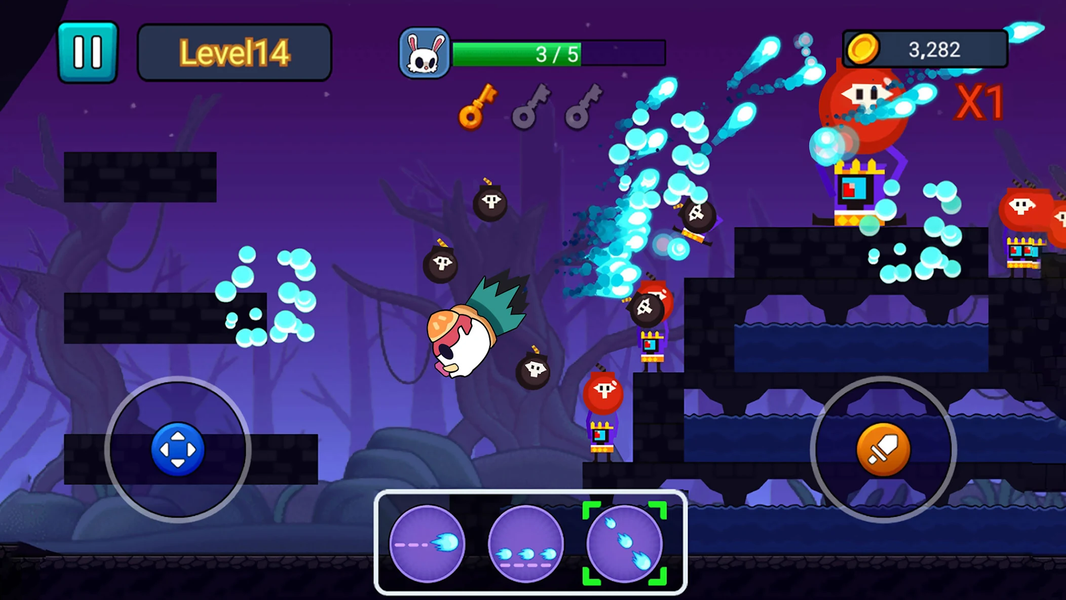Pause the game with the pause button
This screenshot has height=600, width=1066.
(87, 52)
